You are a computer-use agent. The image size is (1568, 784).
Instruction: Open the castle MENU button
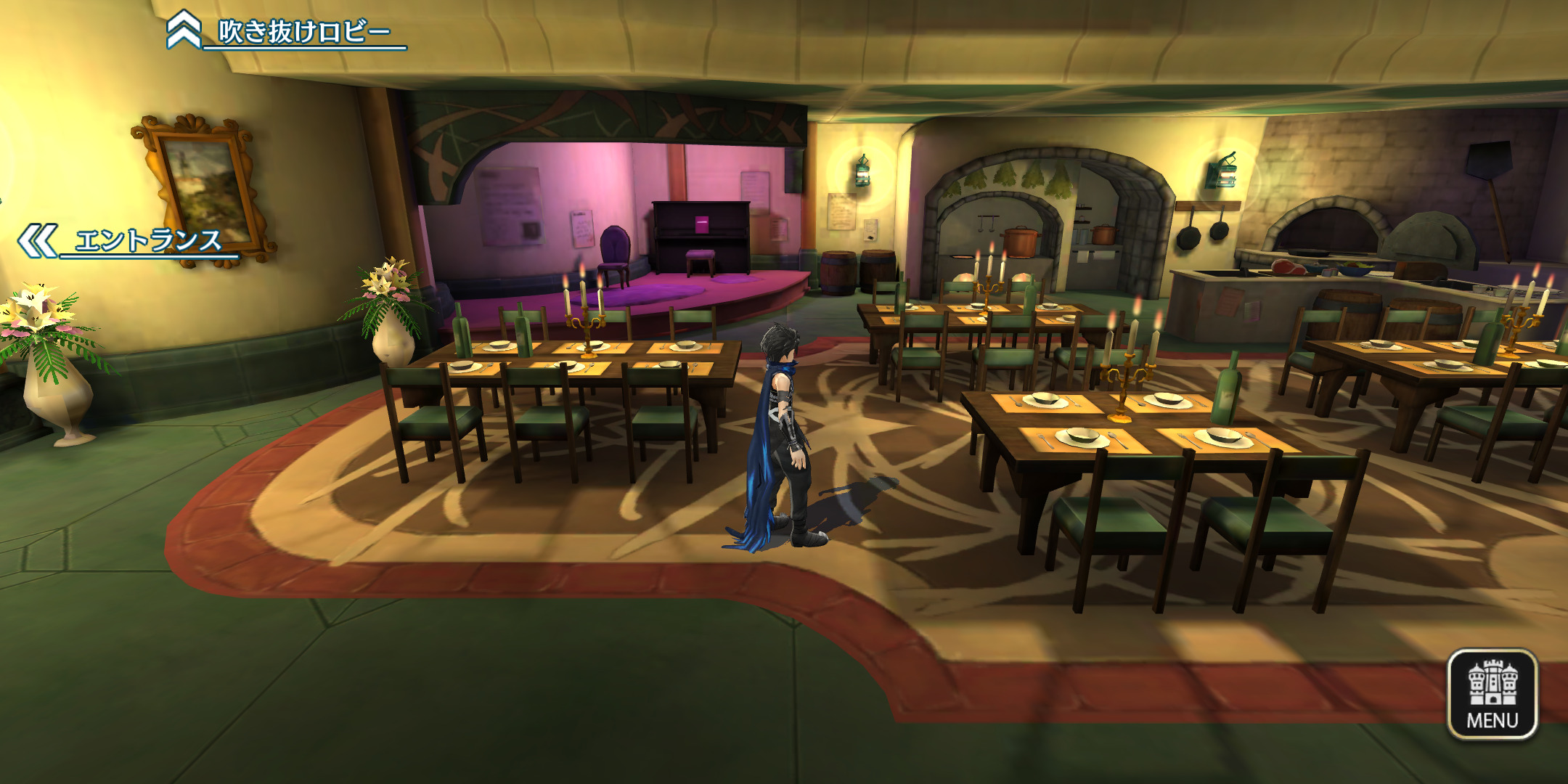click(1492, 693)
